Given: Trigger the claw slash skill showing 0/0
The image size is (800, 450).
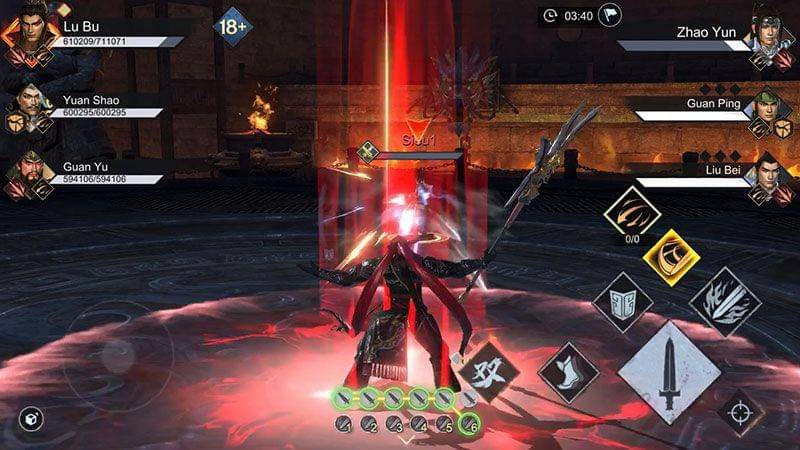Looking at the screenshot, I should coord(631,213).
